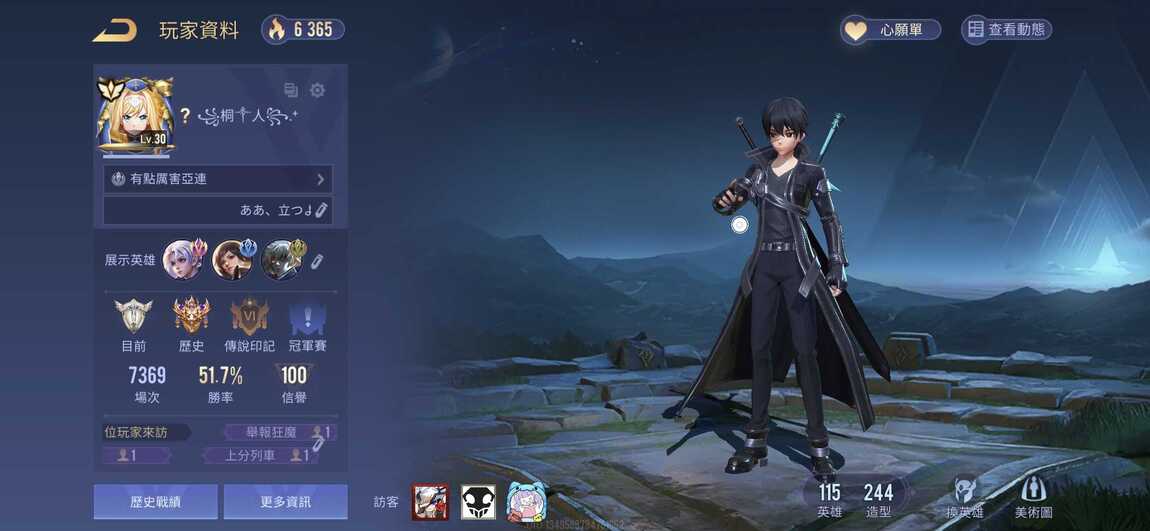The height and width of the screenshot is (531, 1150).
Task: Open the 有點厲害亞連 title row
Action: tap(218, 179)
